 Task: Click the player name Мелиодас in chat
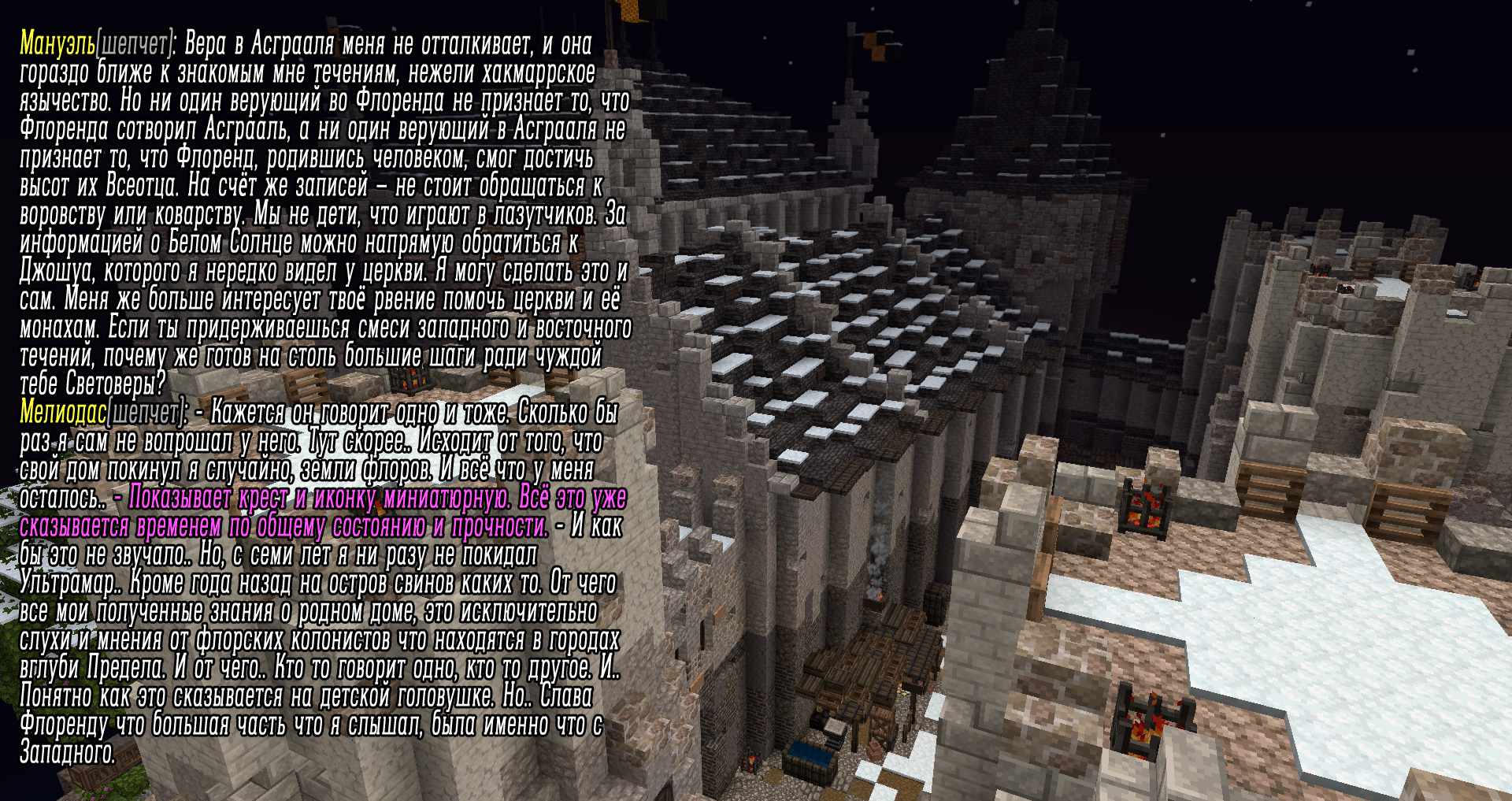[x=63, y=412]
